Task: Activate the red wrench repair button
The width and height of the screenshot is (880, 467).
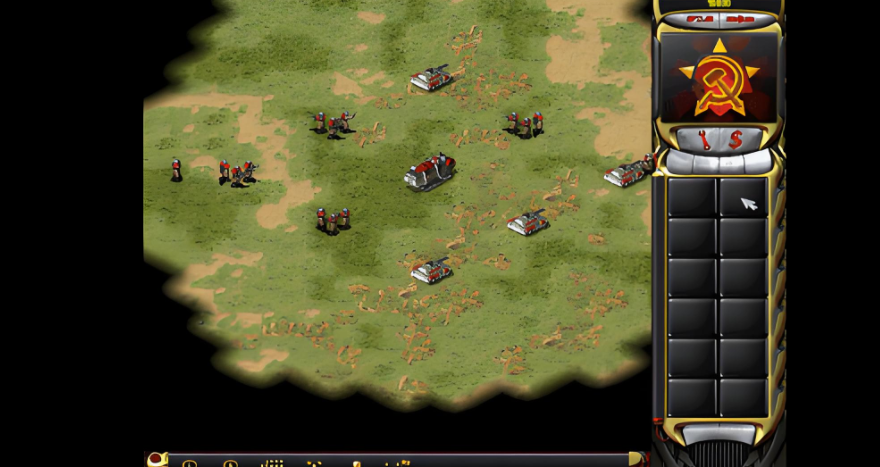Action: pyautogui.click(x=705, y=140)
